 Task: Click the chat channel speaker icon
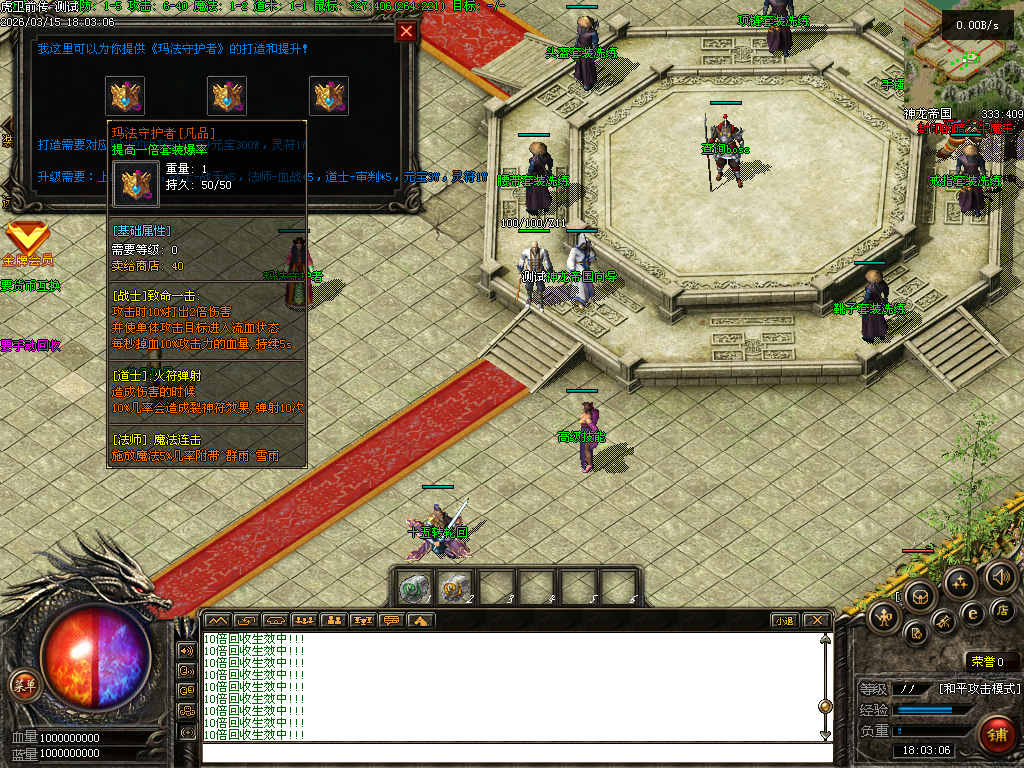coord(186,650)
